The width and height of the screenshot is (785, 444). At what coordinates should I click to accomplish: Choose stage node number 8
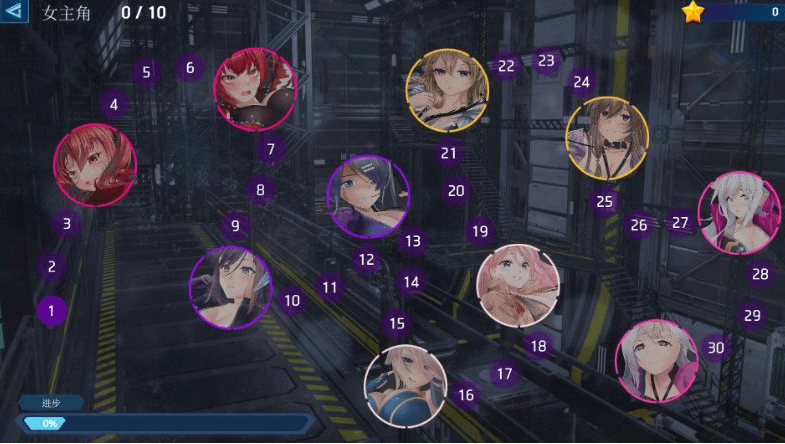click(x=260, y=189)
